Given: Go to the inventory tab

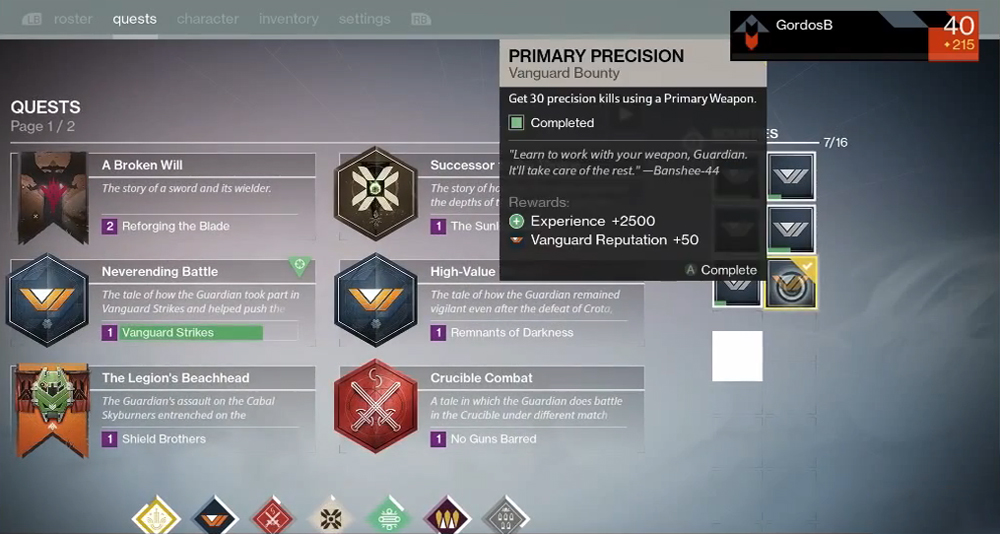Looking at the screenshot, I should click(290, 19).
